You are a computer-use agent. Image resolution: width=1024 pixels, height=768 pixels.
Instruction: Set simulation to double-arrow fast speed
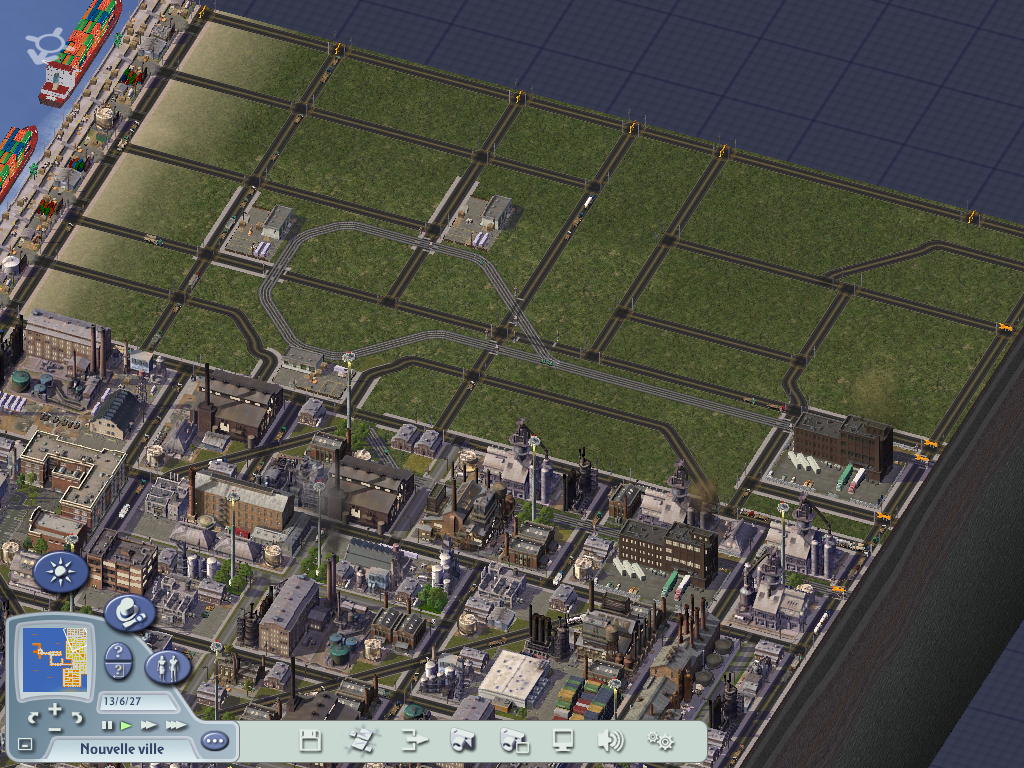coord(149,725)
